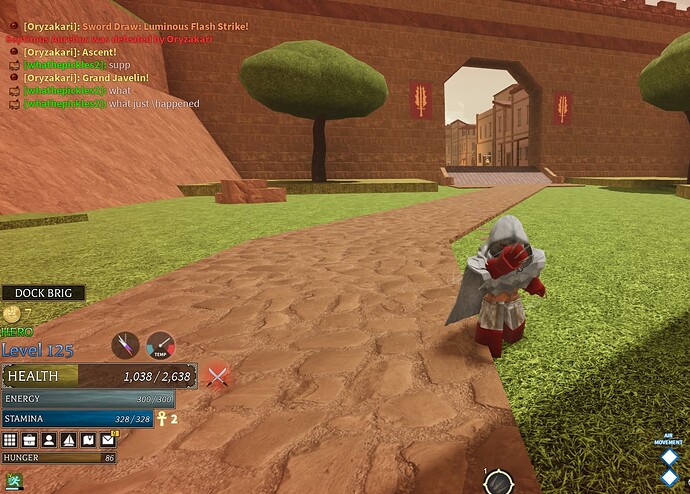Click the gold coin currency icon
The height and width of the screenshot is (494, 690).
[11, 313]
